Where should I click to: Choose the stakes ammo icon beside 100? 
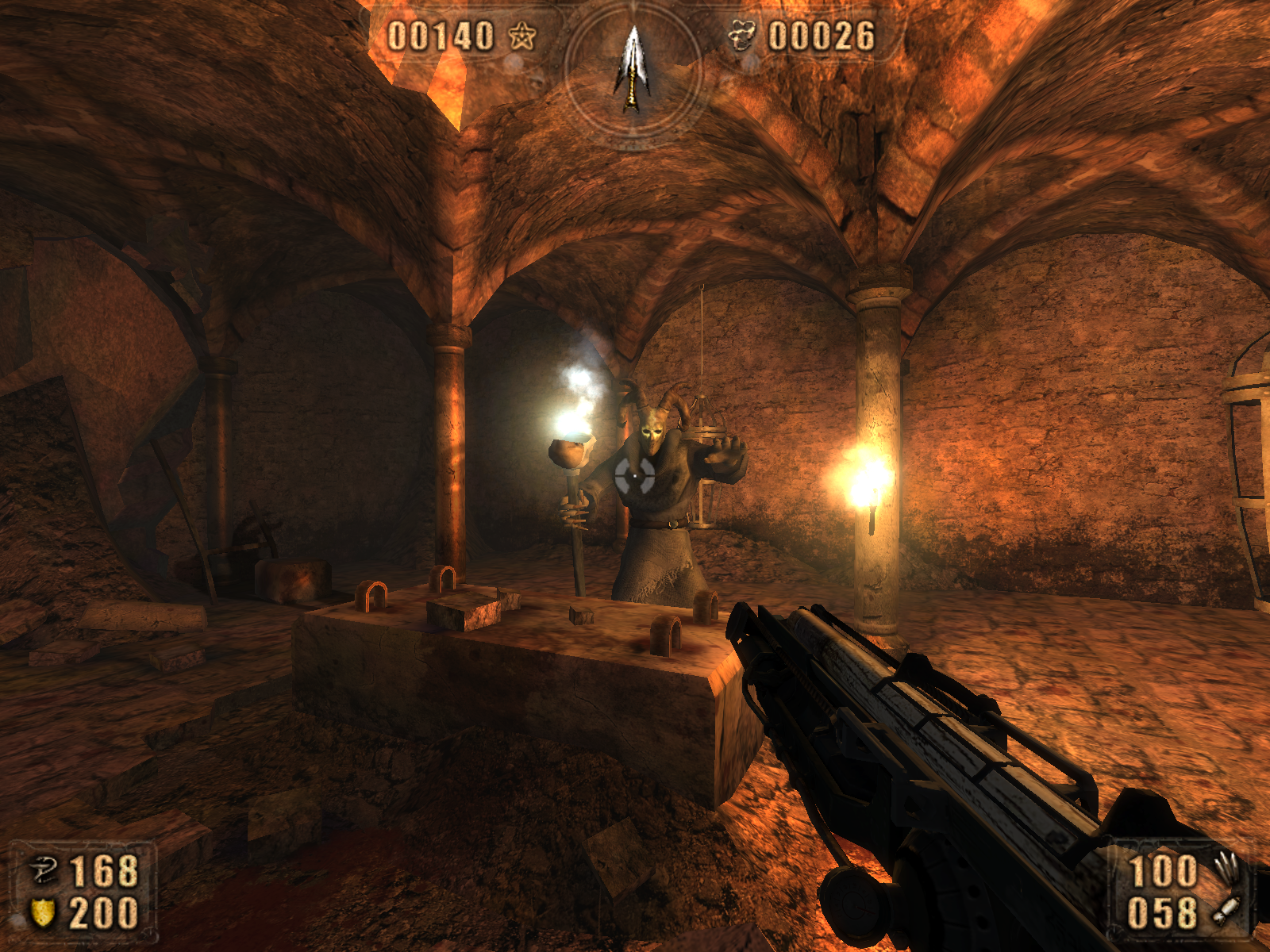(x=1226, y=869)
